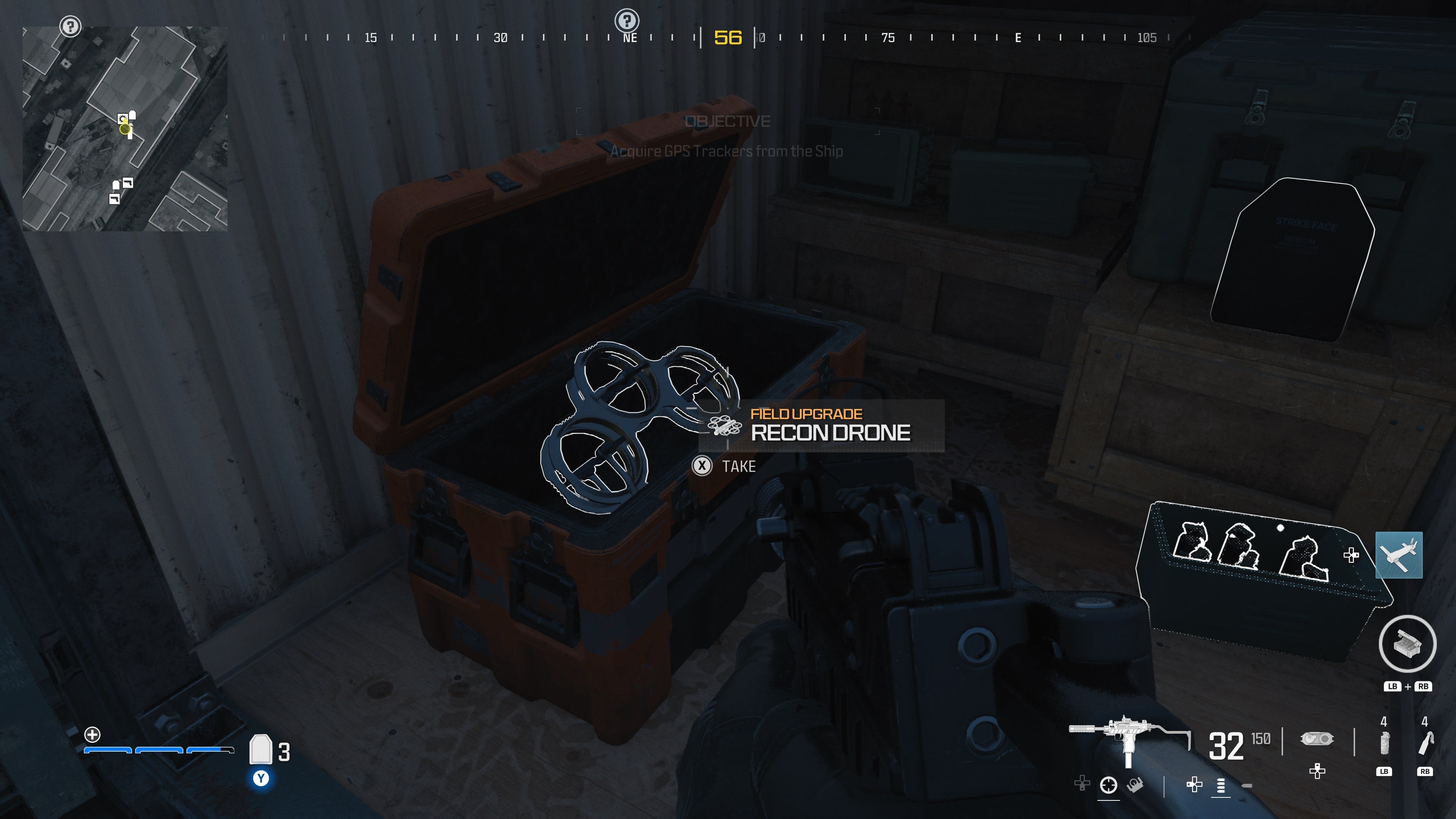Click TAKE to grab the Recon Drone

737,466
